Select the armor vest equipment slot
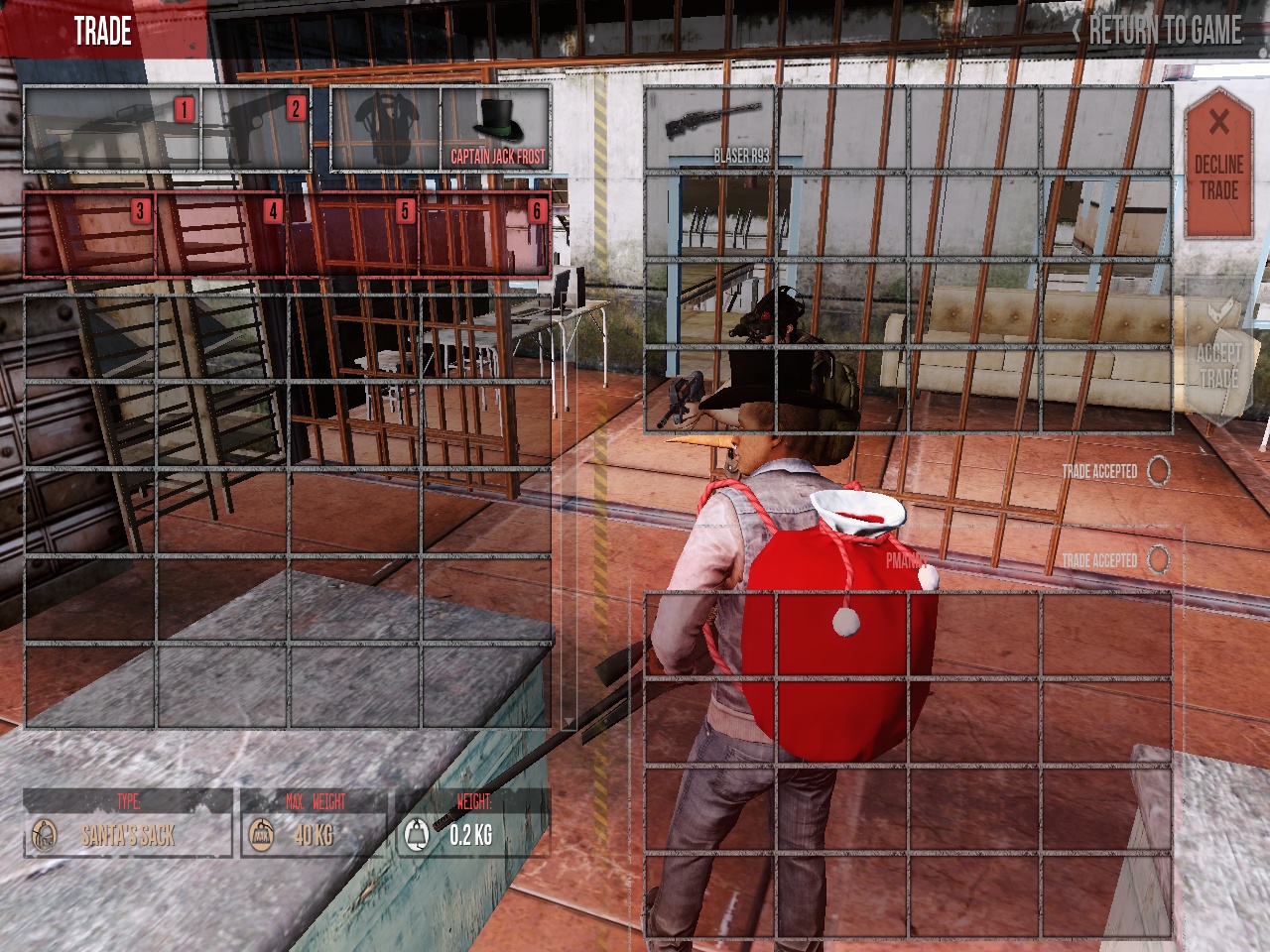The height and width of the screenshot is (952, 1270). (385, 130)
